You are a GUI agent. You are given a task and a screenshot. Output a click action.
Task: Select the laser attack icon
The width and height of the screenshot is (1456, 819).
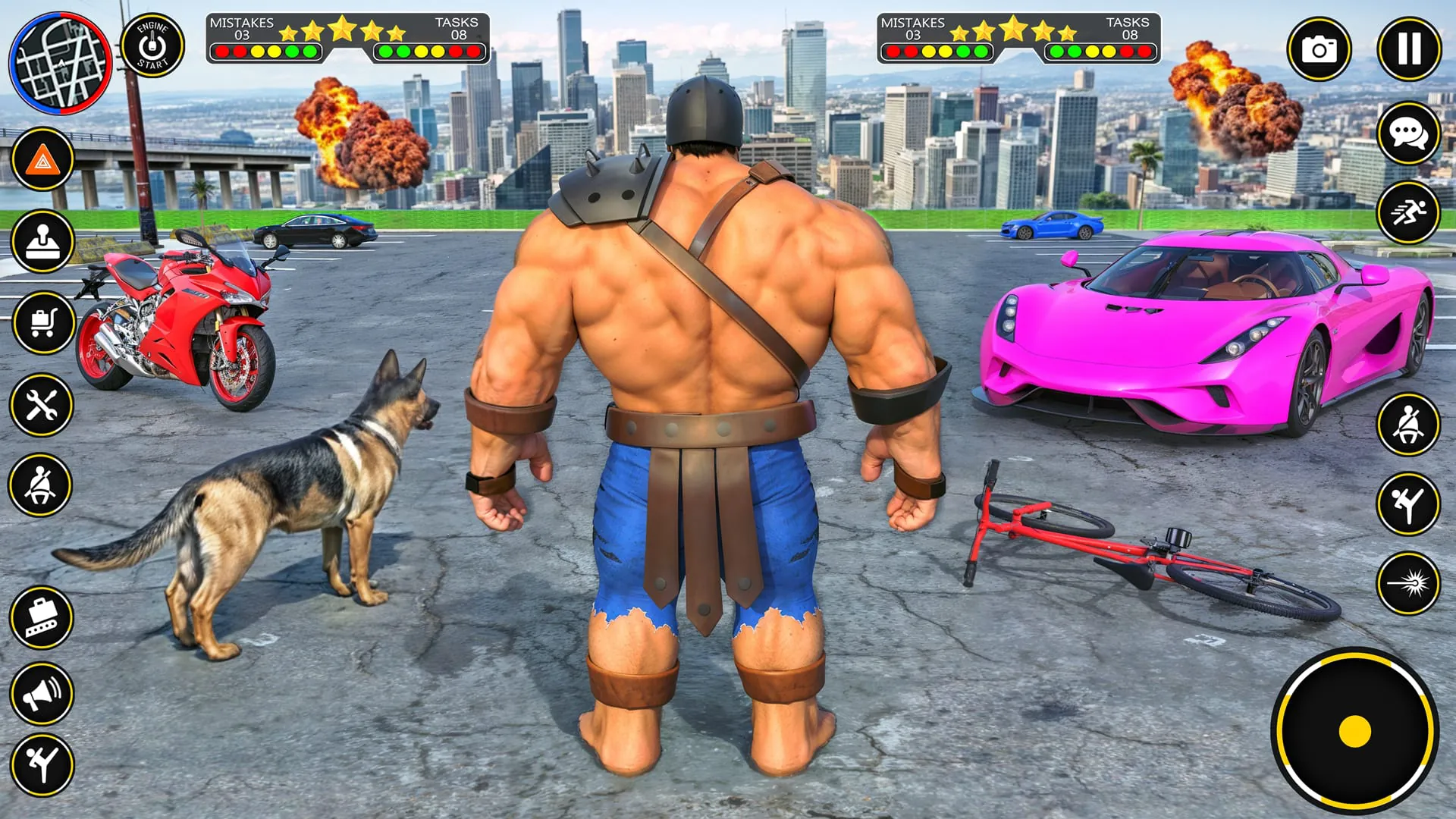(x=1410, y=585)
